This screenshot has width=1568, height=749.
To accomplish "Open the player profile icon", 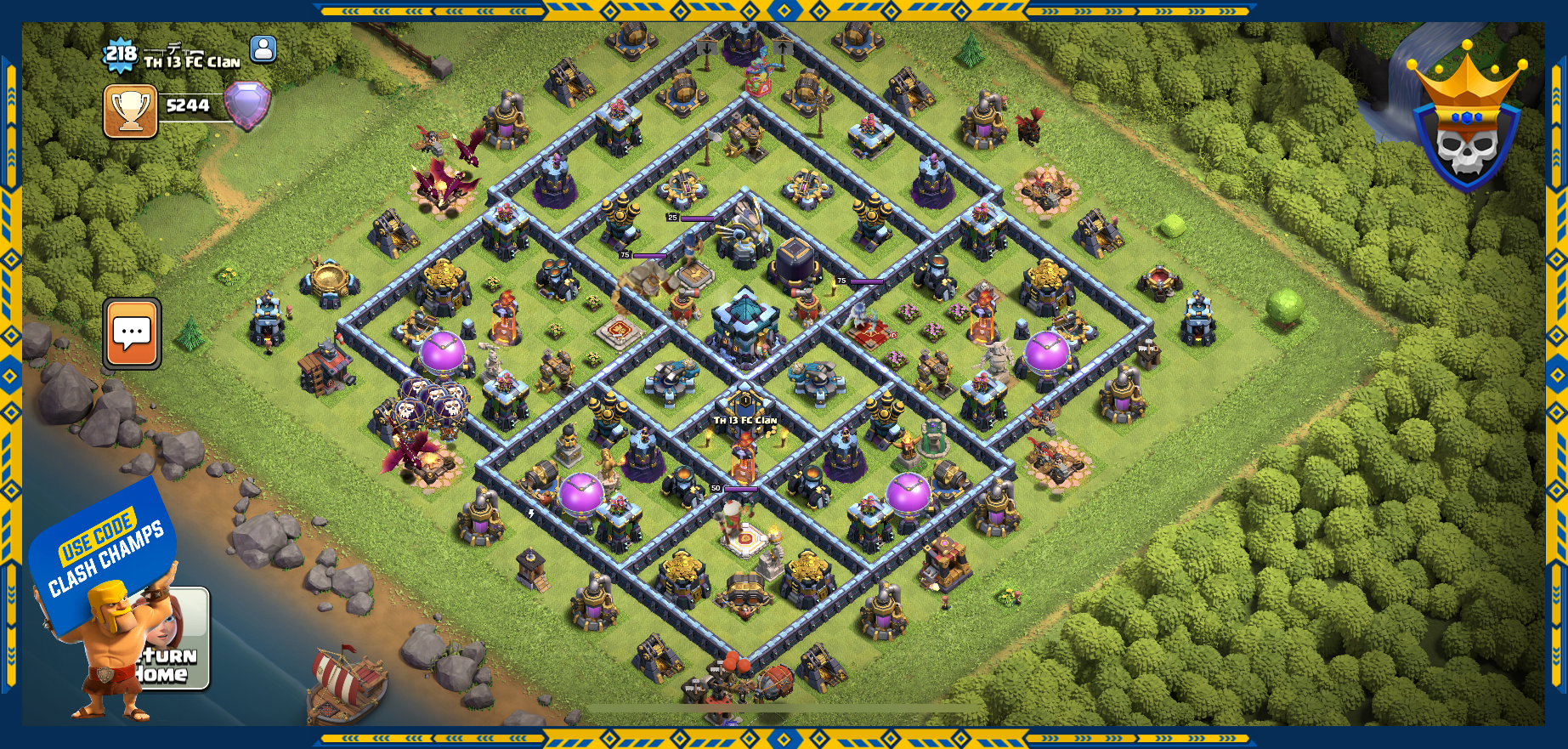I will (x=263, y=49).
